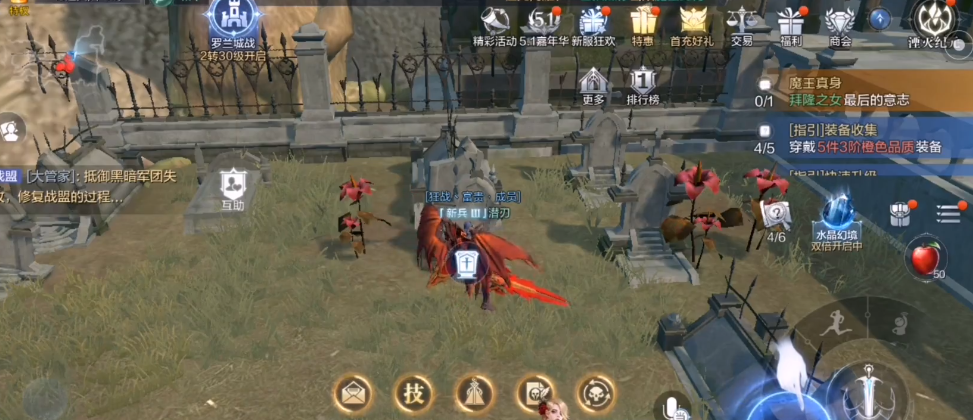The height and width of the screenshot is (420, 973).
Task: Collapse top menu with blue arrow button
Action: [880, 18]
